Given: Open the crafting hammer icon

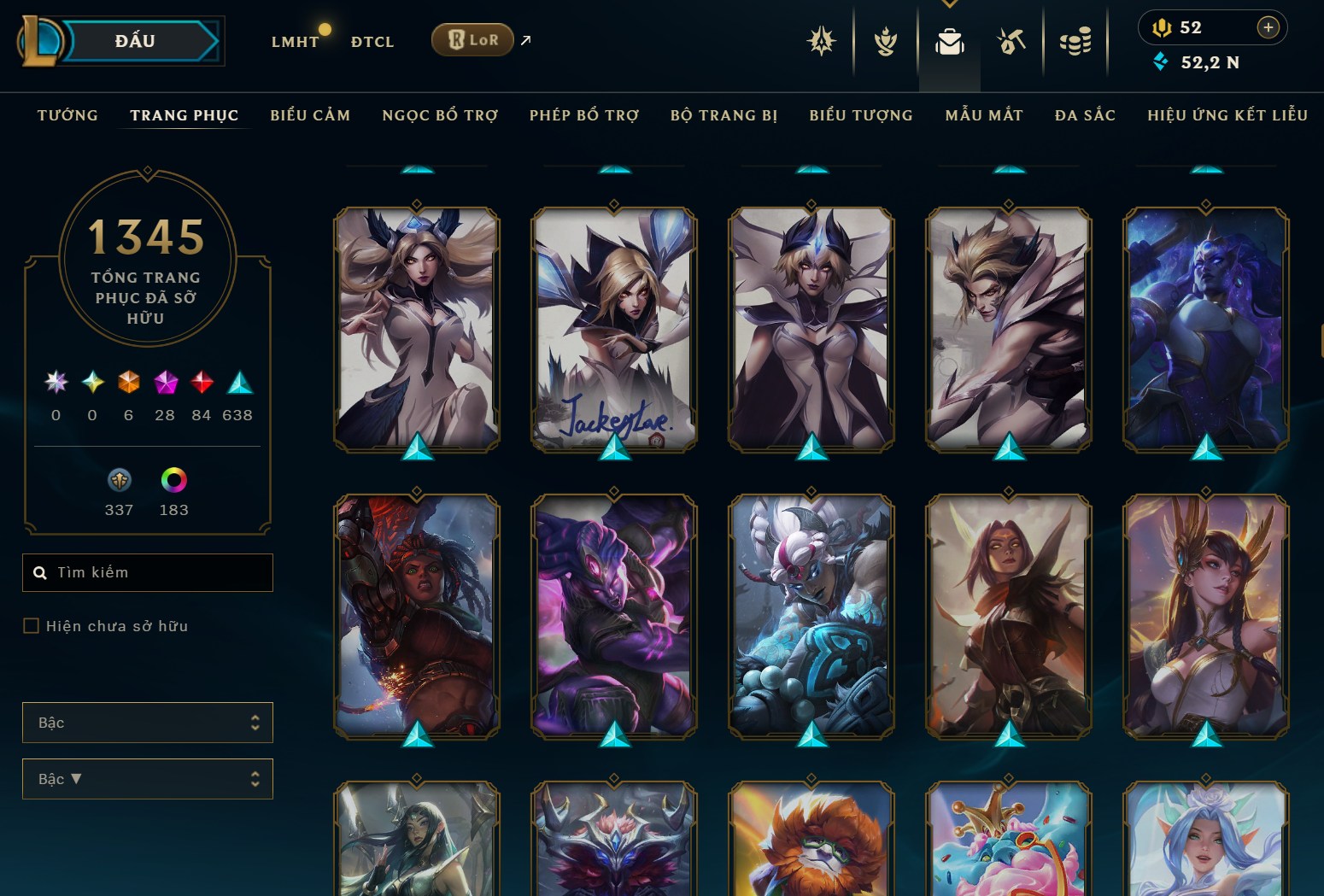Looking at the screenshot, I should pyautogui.click(x=1011, y=41).
